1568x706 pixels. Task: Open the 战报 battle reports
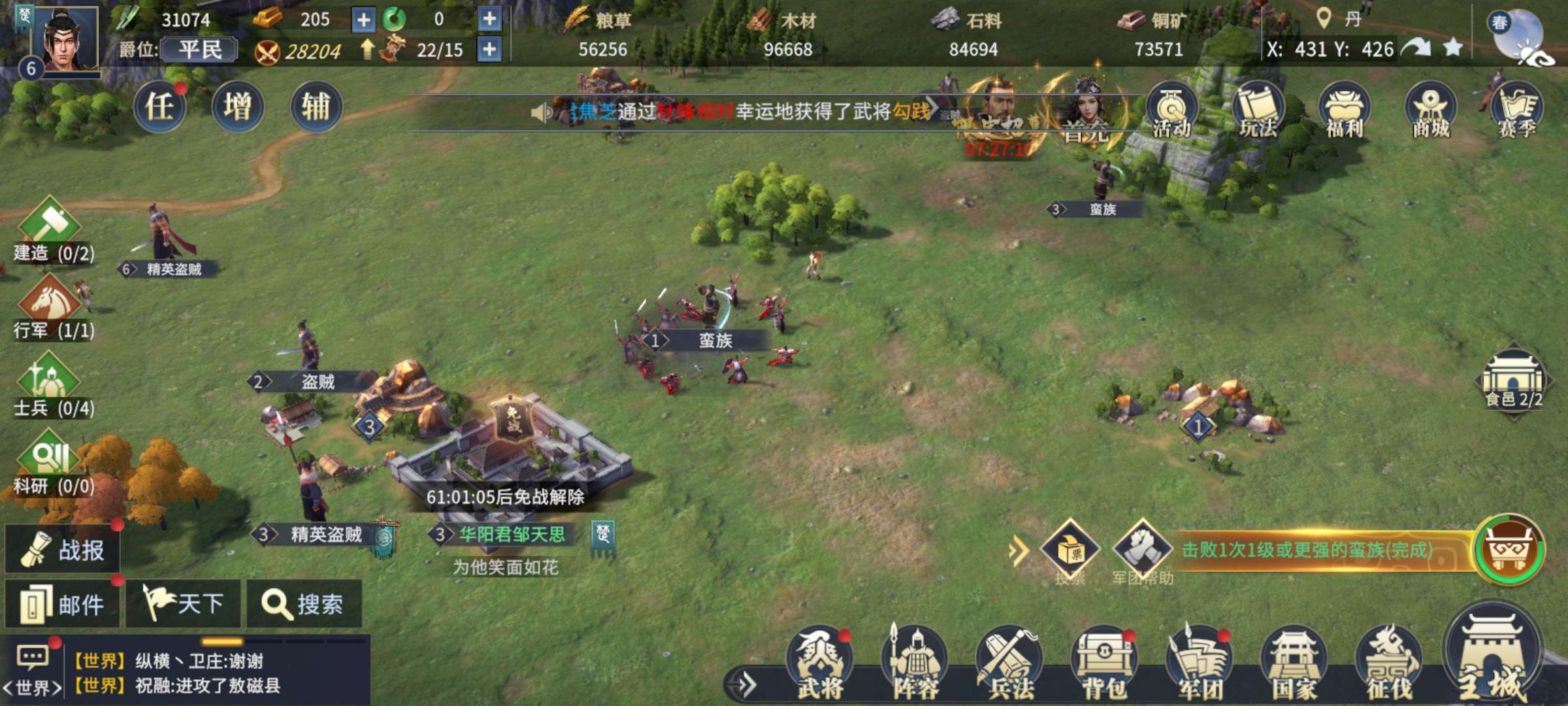pos(63,550)
